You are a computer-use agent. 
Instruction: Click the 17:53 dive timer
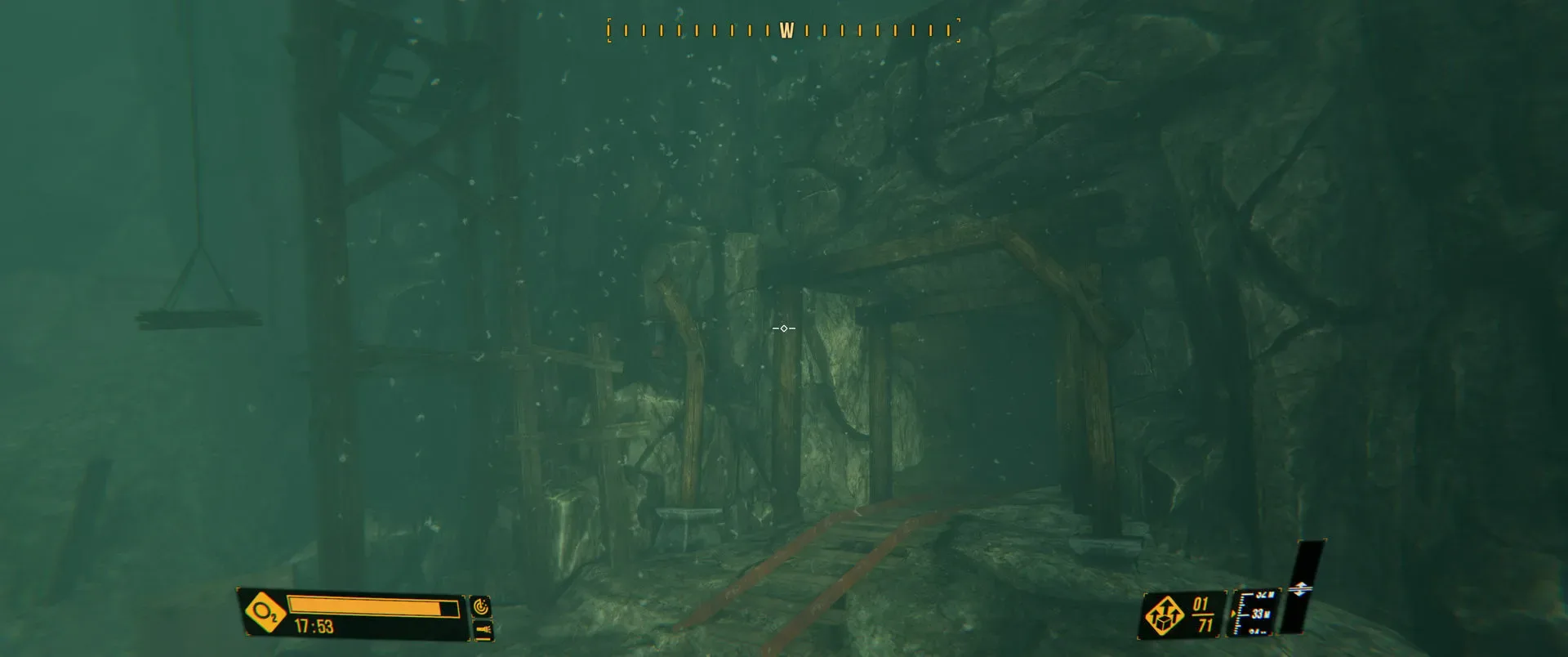(x=313, y=627)
